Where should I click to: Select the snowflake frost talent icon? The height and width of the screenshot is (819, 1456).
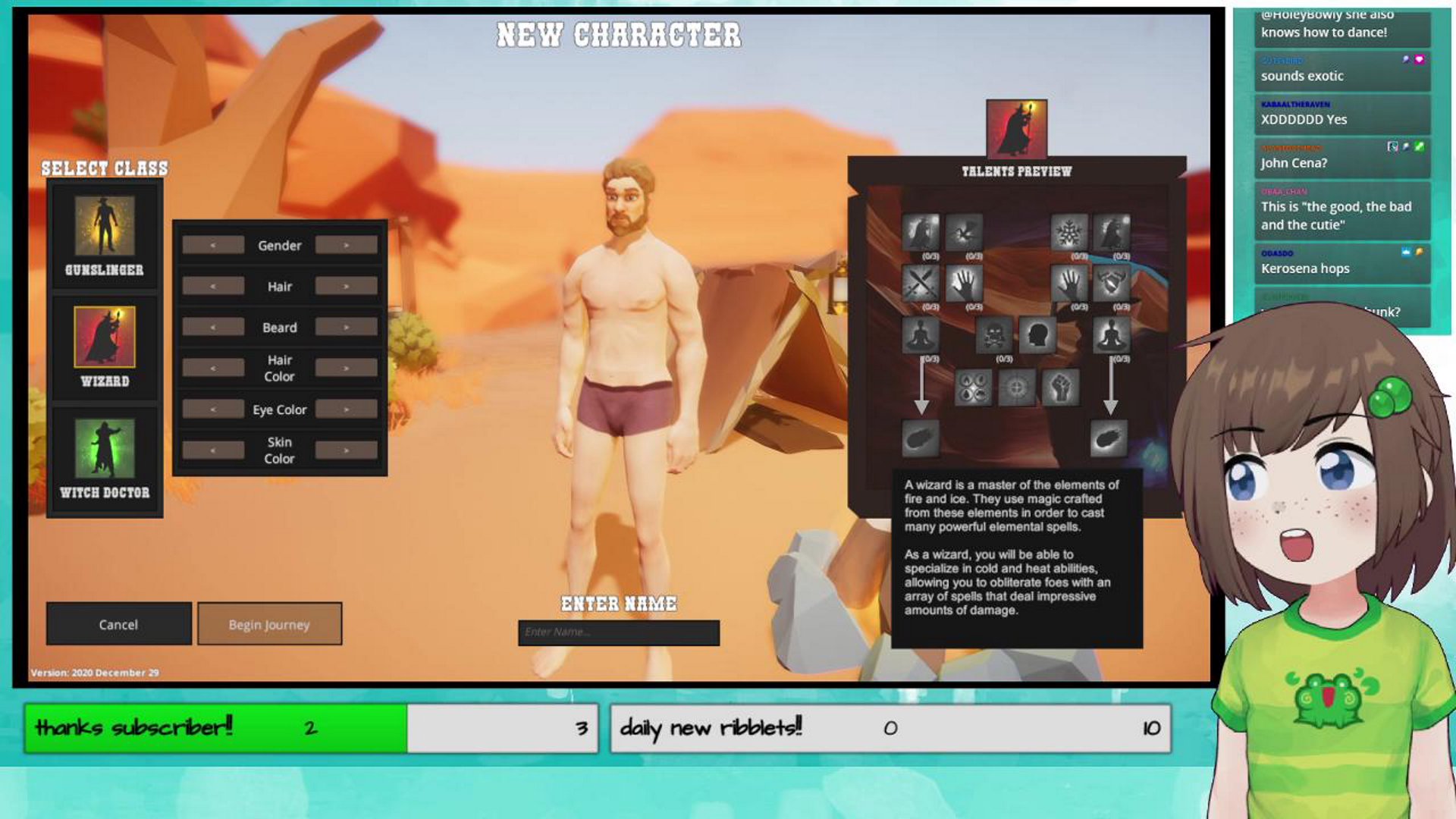[x=1069, y=231]
